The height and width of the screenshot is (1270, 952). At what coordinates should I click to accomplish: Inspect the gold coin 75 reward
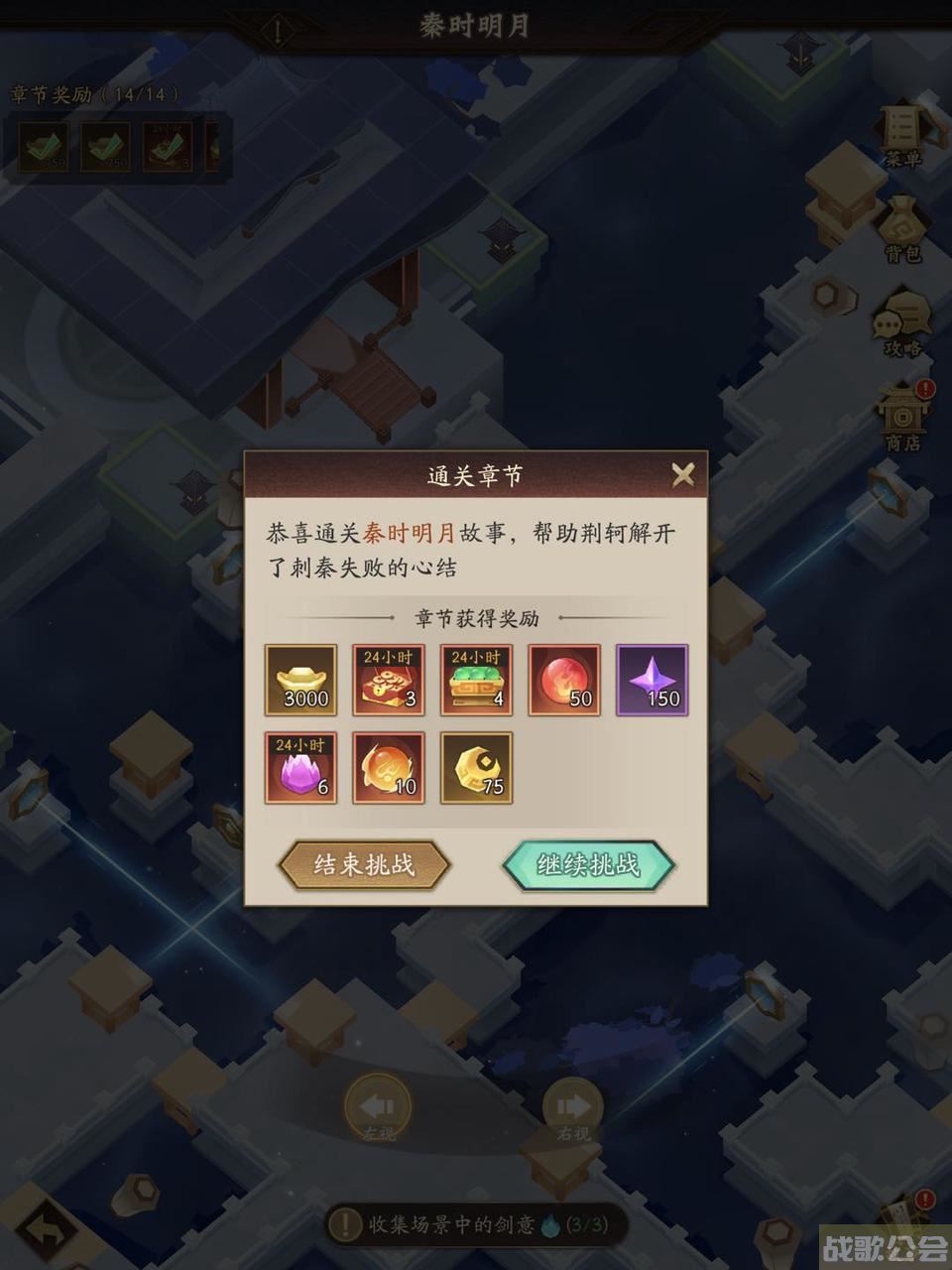point(476,768)
